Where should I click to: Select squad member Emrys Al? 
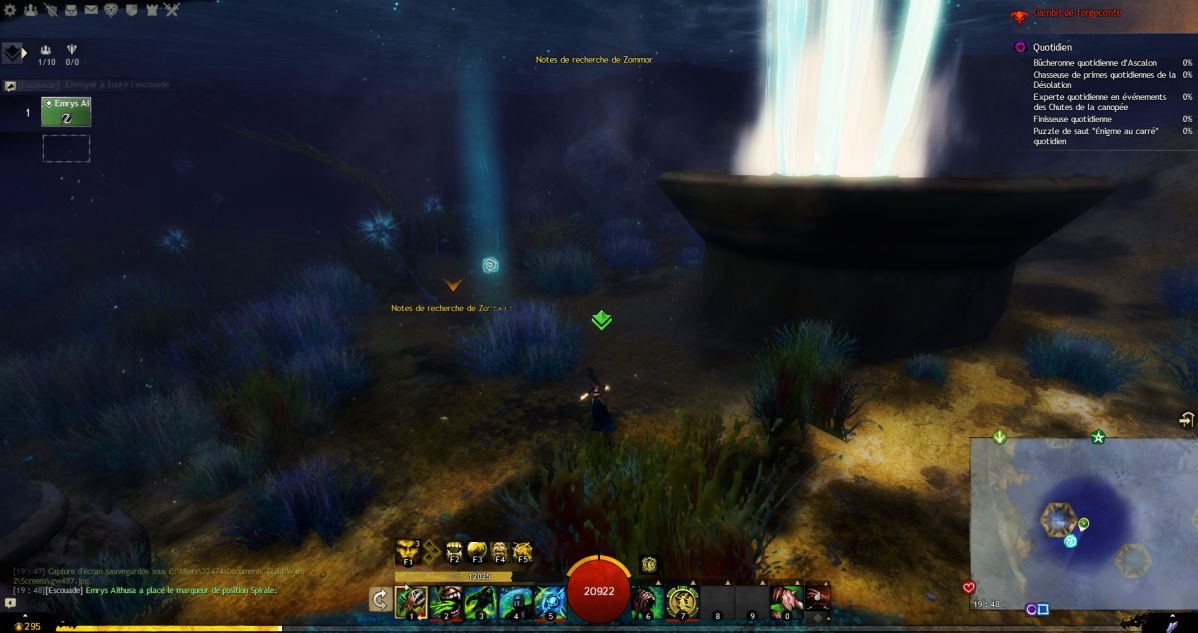pos(66,112)
